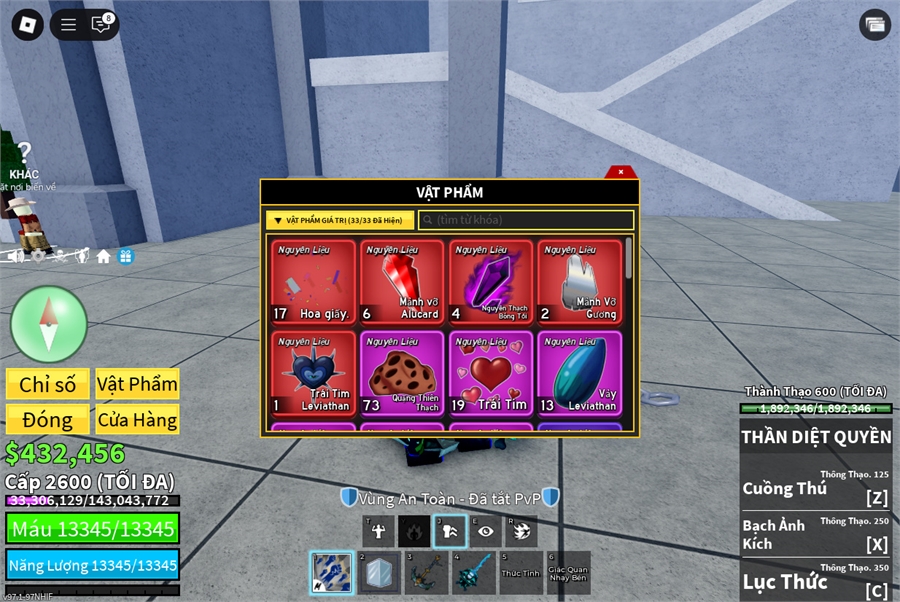The image size is (900, 602).
Task: Open the Vật Phẩm Giá Trị filter dropdown
Action: [x=340, y=220]
